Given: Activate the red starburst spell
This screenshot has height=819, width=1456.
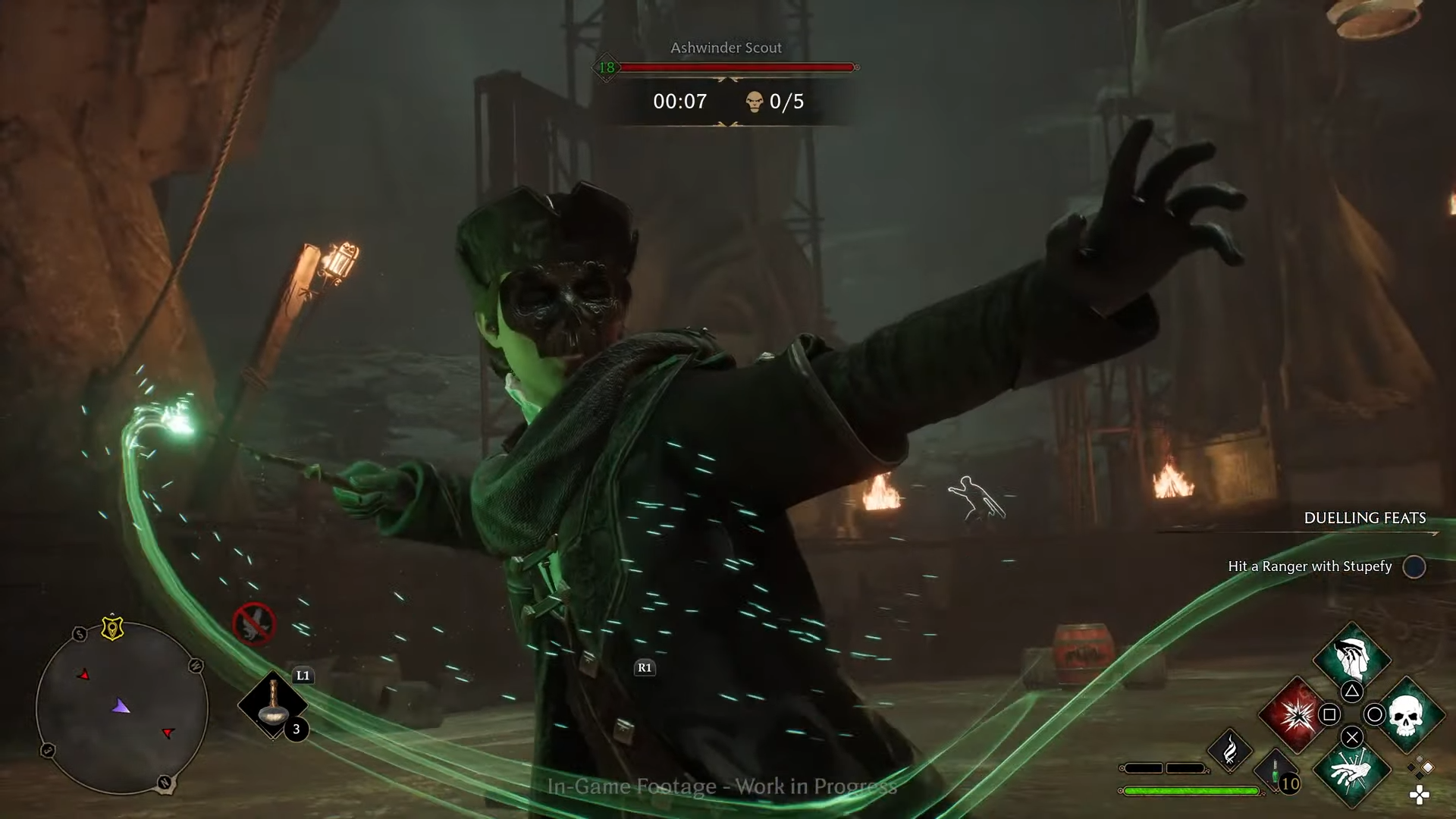Looking at the screenshot, I should click(x=1296, y=714).
